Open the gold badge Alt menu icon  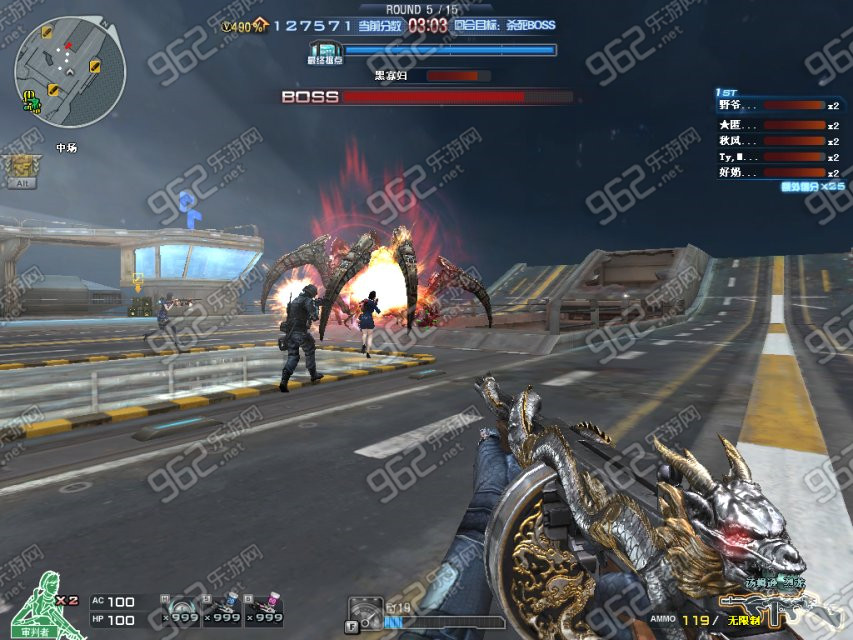coord(19,170)
